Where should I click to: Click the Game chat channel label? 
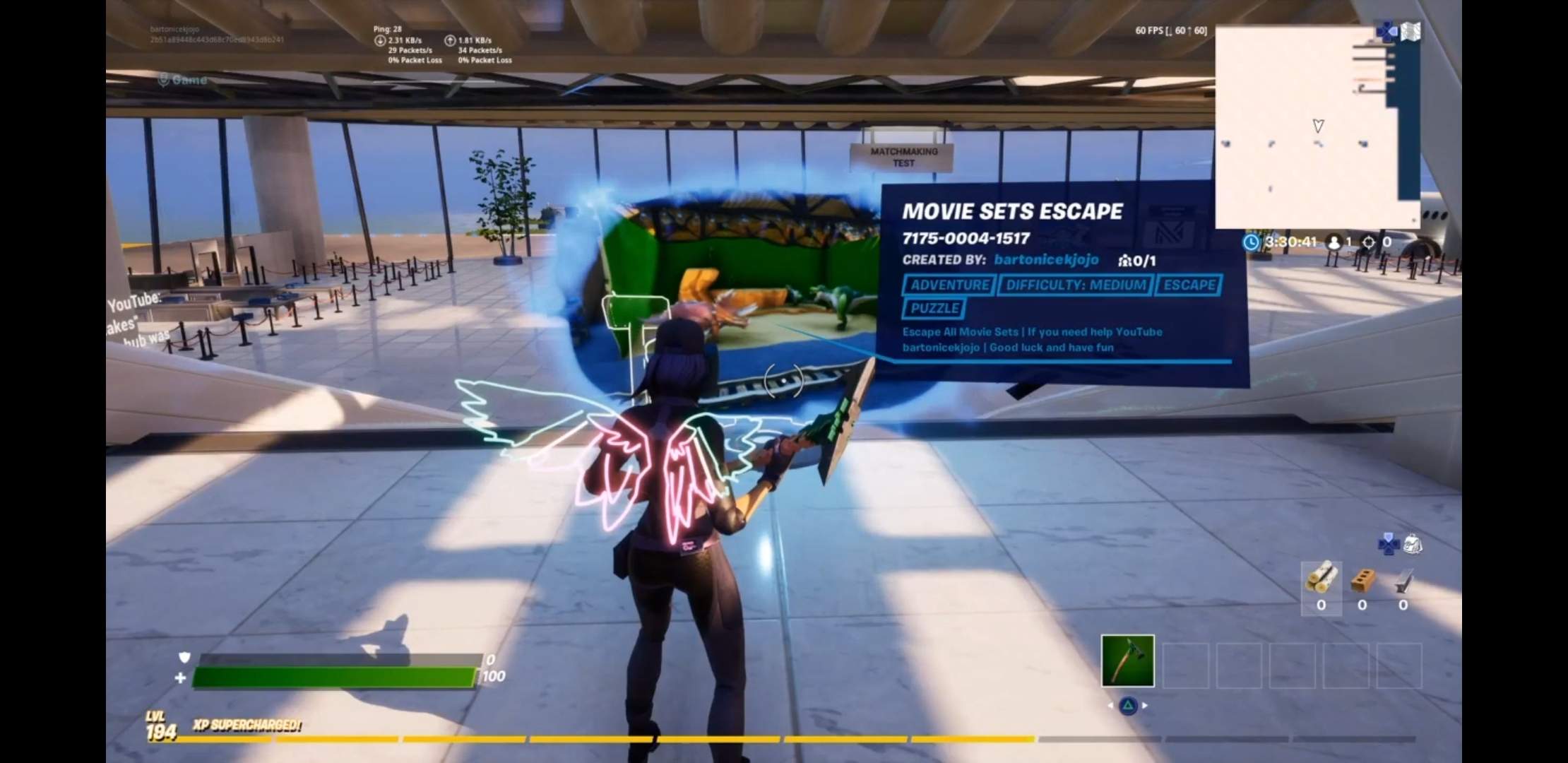tap(182, 80)
